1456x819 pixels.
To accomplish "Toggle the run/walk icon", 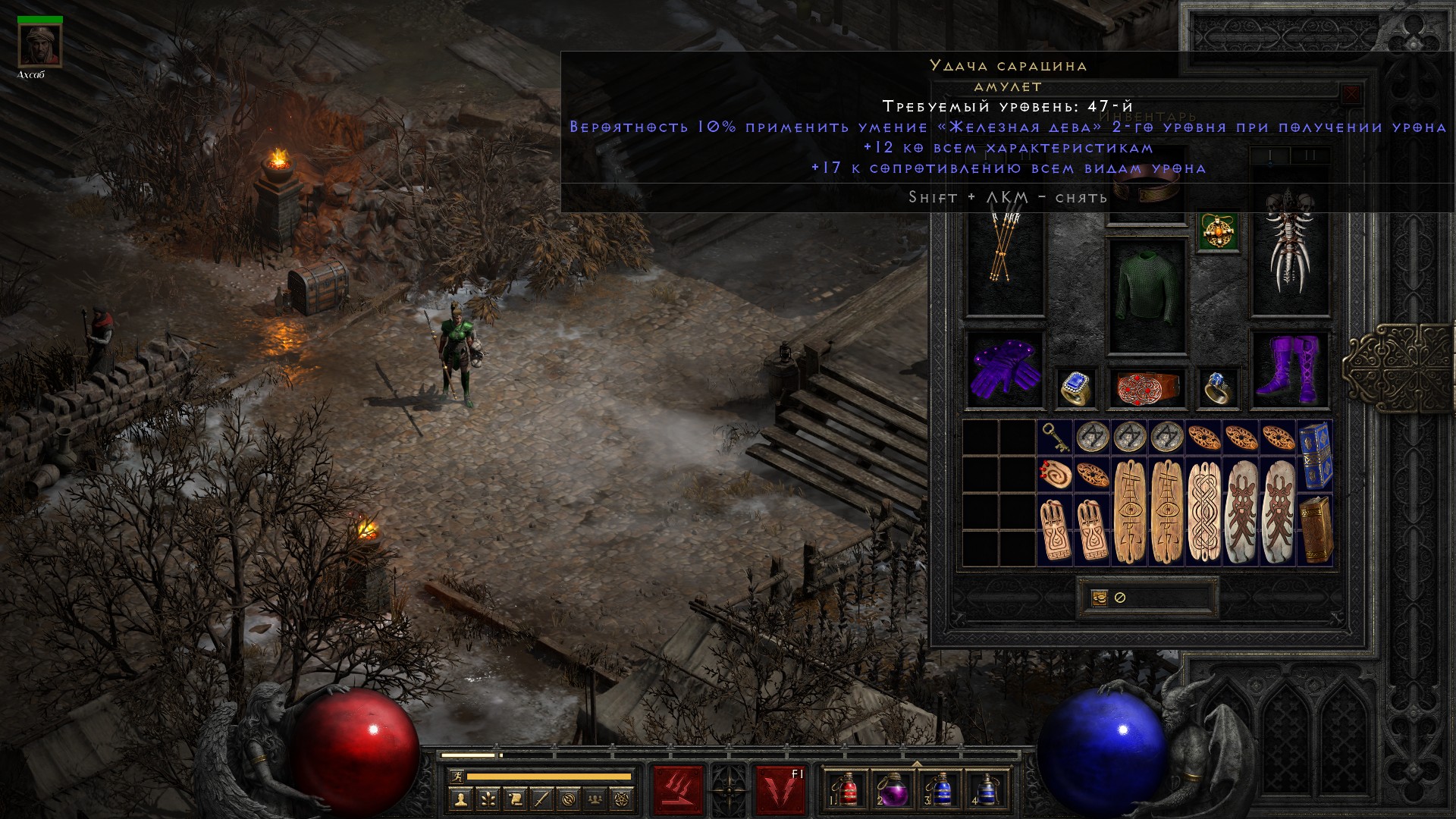I will (456, 777).
